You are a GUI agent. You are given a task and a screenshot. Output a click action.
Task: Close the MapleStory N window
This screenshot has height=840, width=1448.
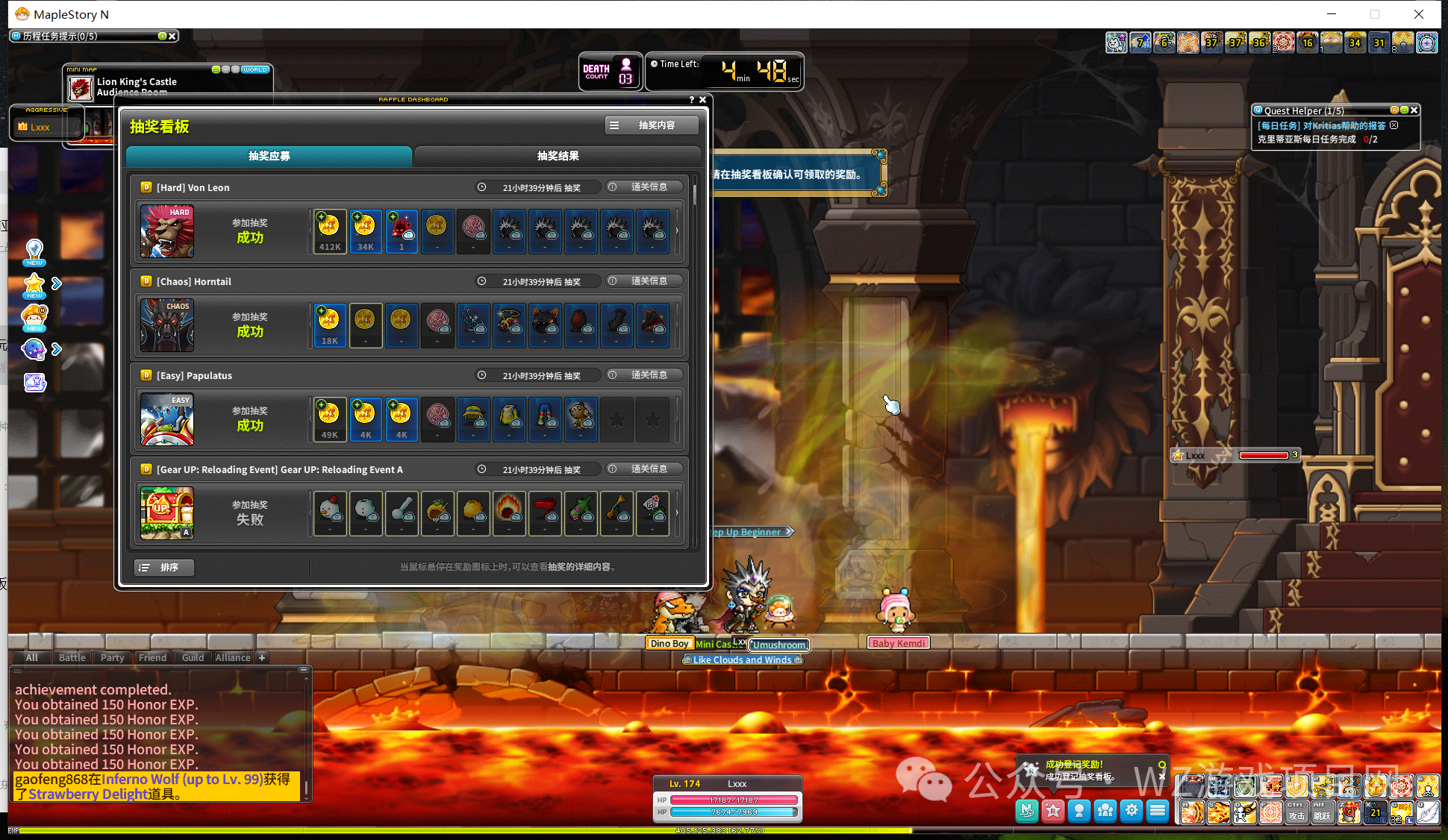point(1419,14)
